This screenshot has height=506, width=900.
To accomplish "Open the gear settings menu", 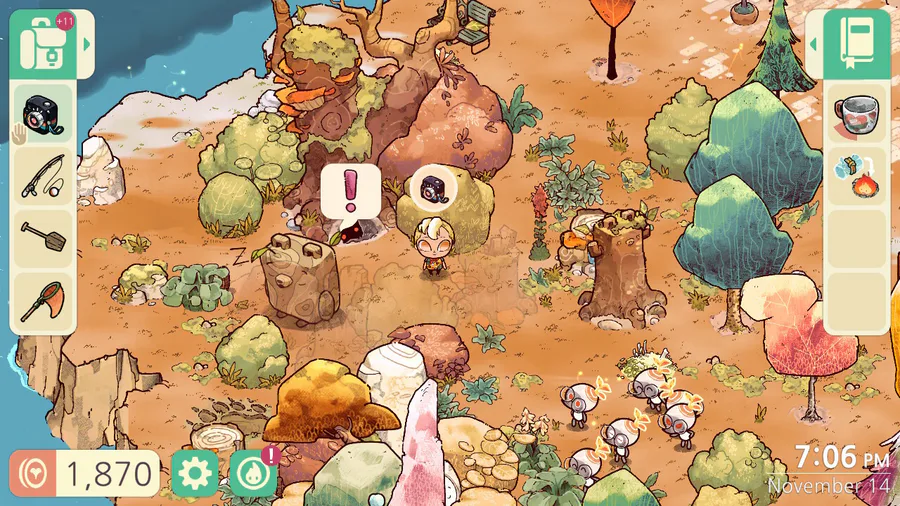I will click(x=194, y=473).
